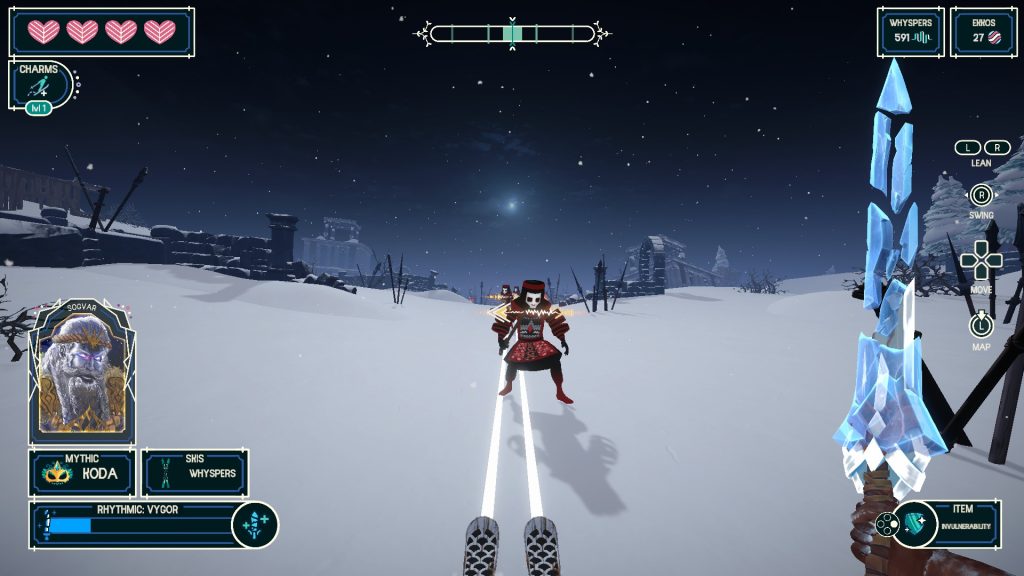This screenshot has width=1024, height=576.
Task: Open the Charms icon panel
Action: (42, 86)
